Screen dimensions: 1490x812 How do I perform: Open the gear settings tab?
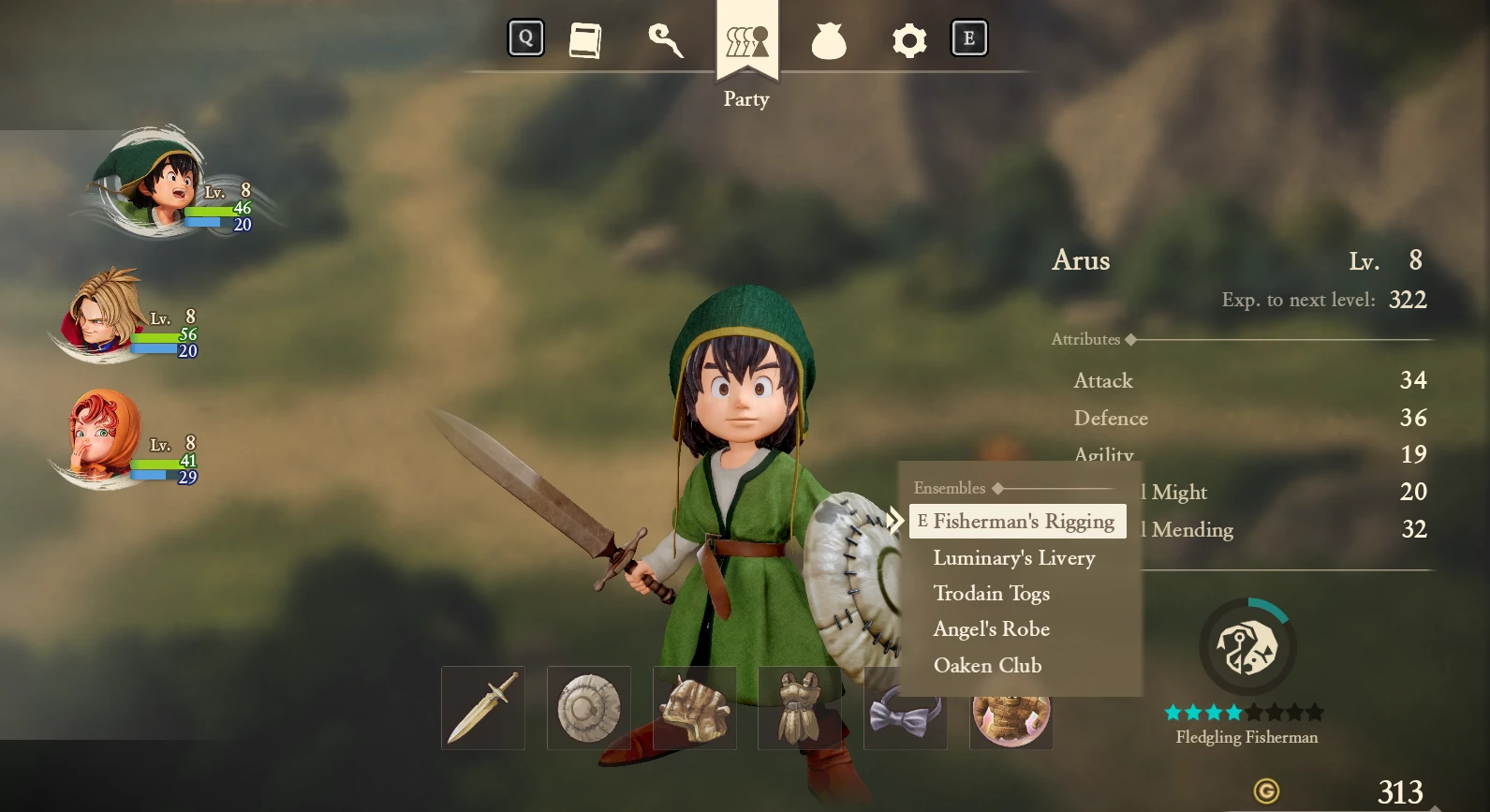coord(908,40)
